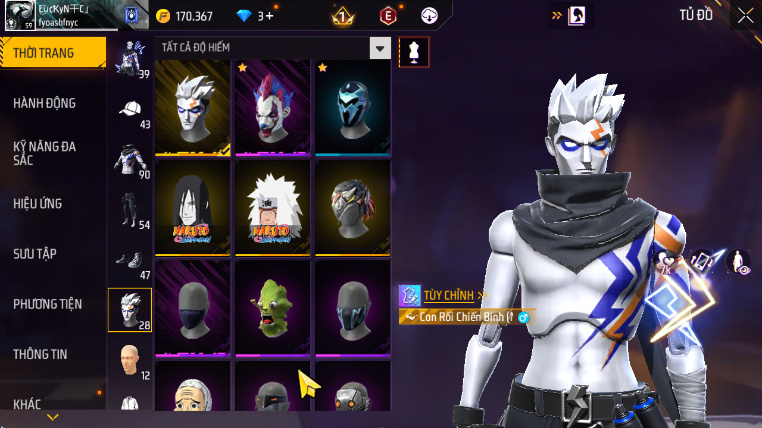This screenshot has width=762, height=428.
Task: Open the rarity filter dropdown
Action: (x=380, y=48)
